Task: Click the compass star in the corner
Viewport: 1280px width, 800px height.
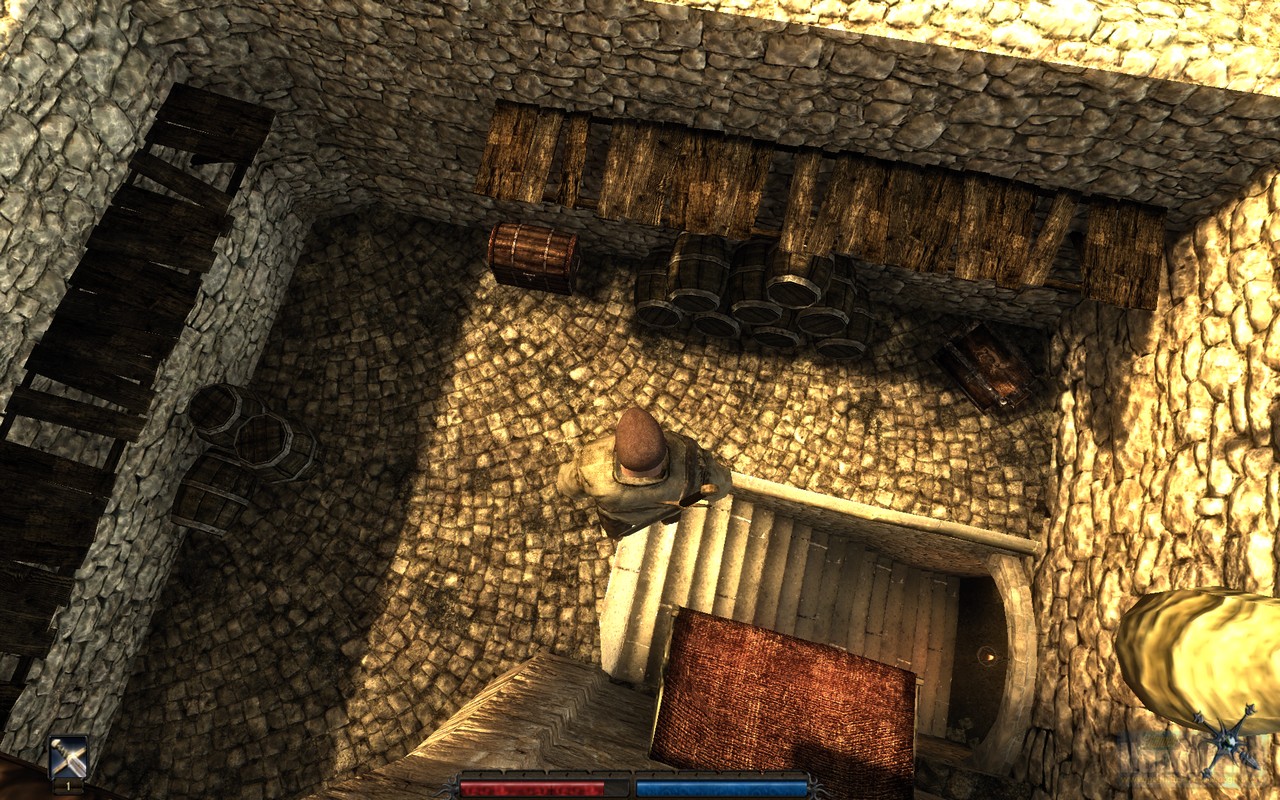Action: (x=1224, y=741)
